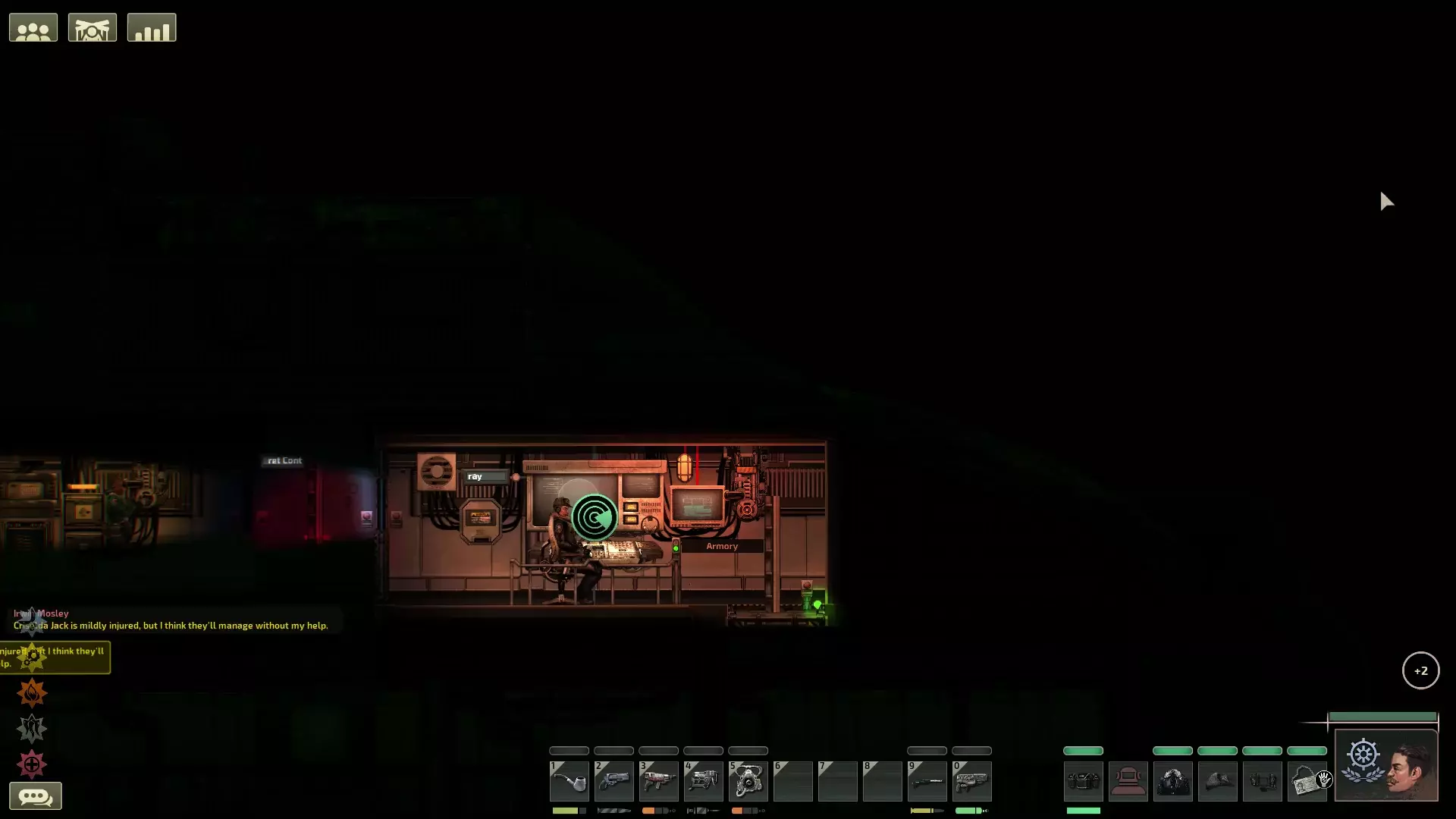The image size is (1456, 819).
Task: Toggle the diving helmet equipment slot
Action: [1128, 781]
